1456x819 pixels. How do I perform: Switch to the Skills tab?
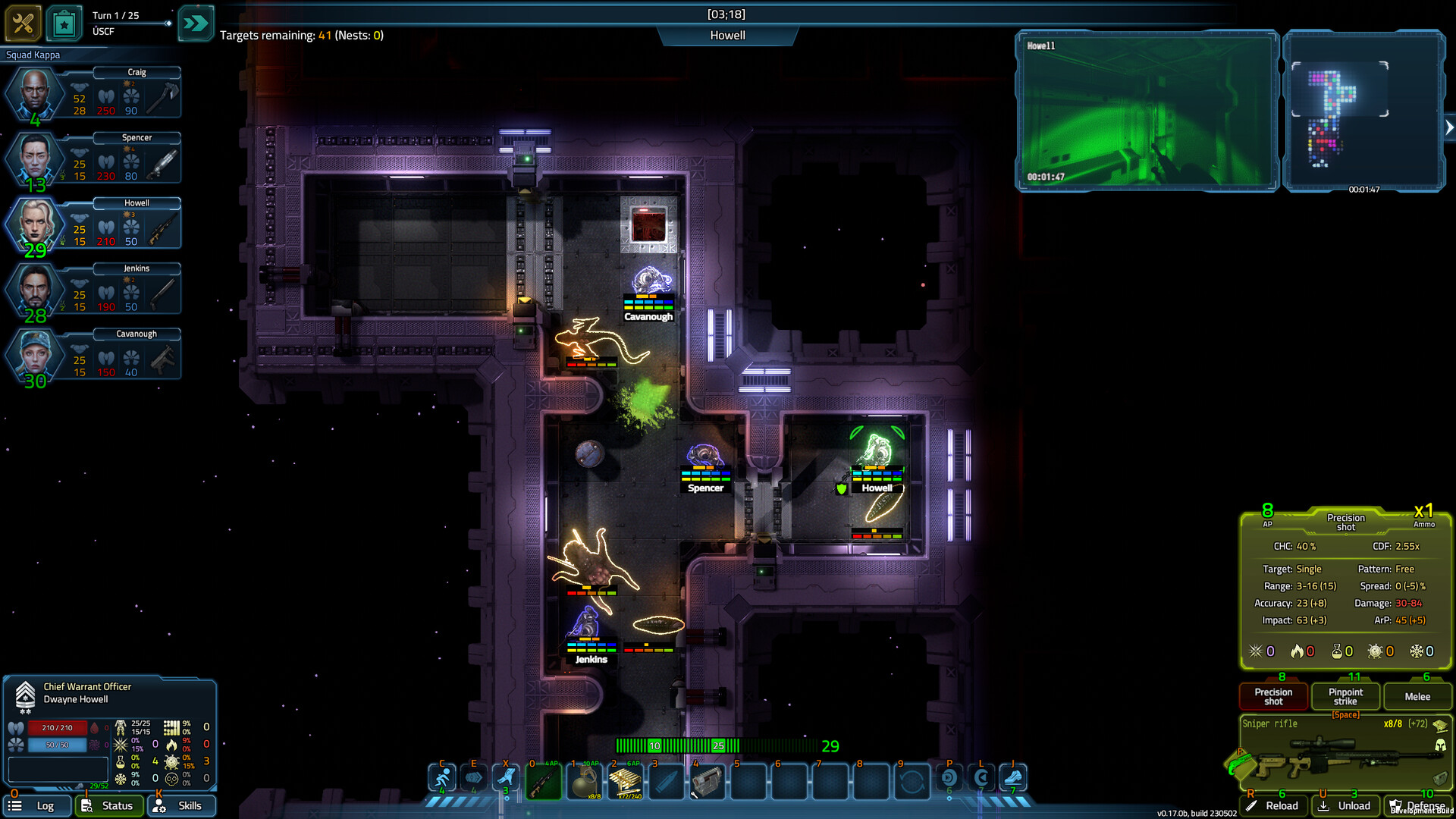click(x=181, y=805)
